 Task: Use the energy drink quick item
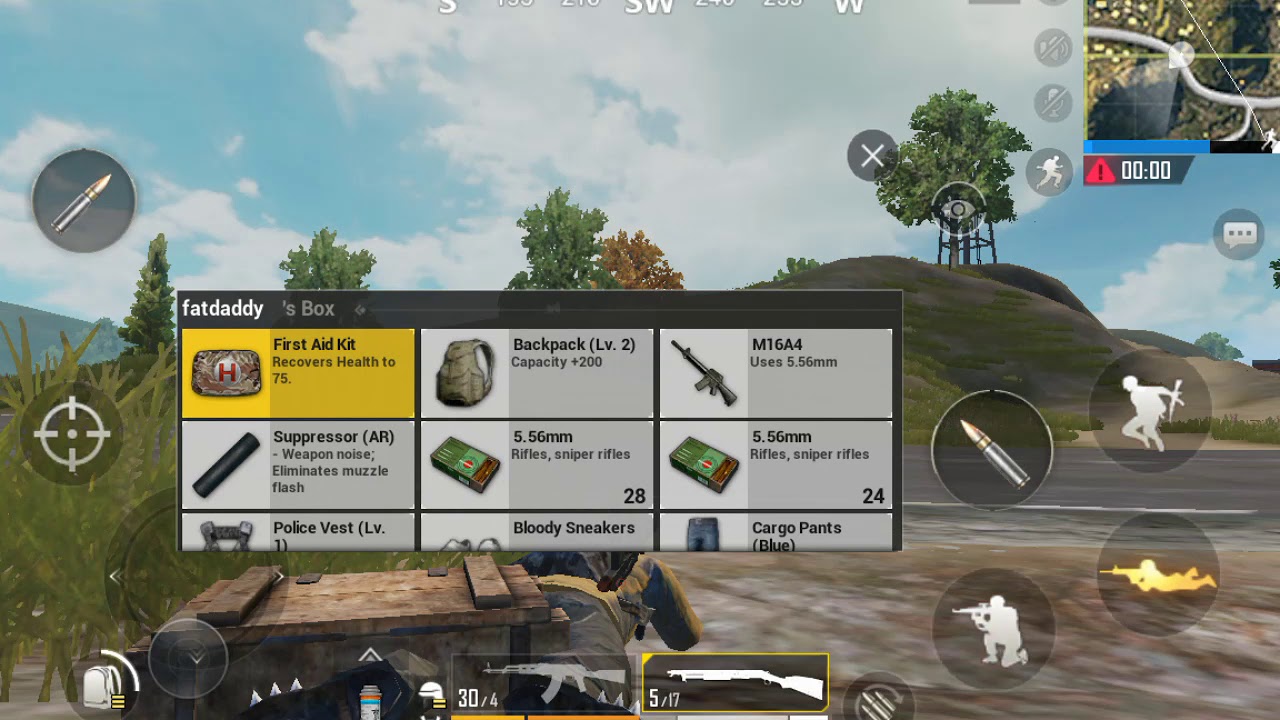[370, 698]
